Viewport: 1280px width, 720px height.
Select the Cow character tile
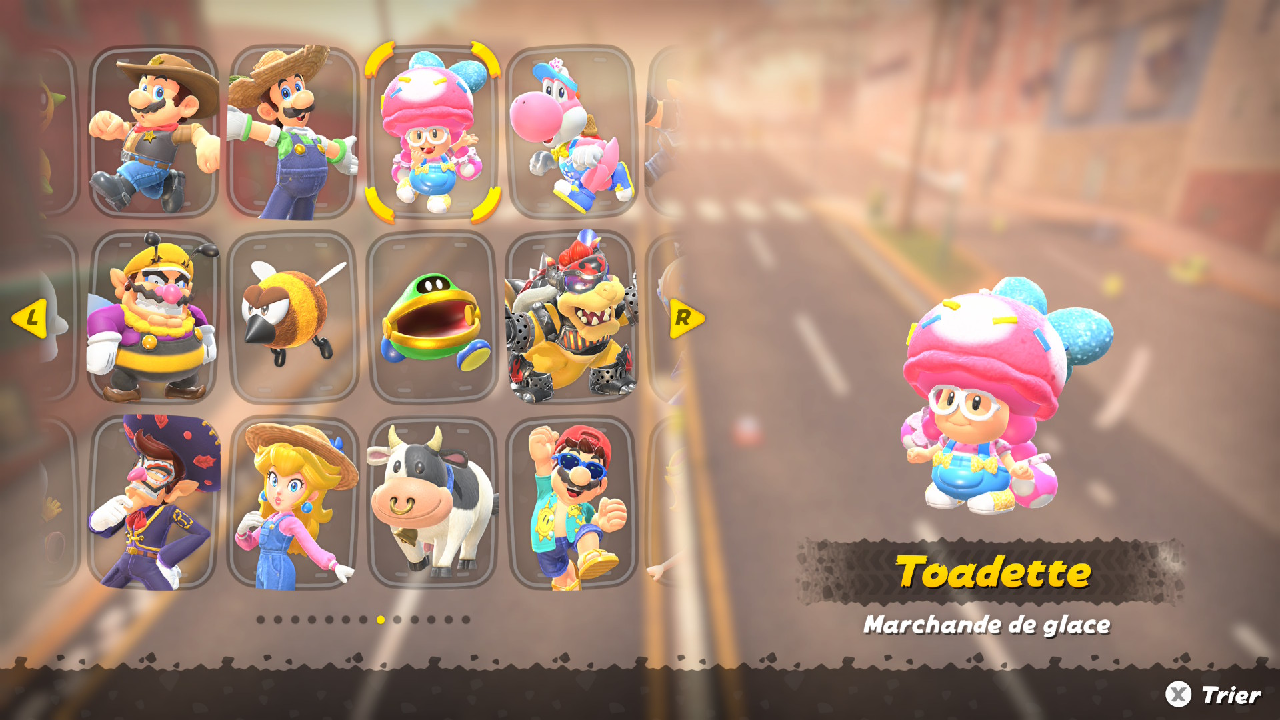(431, 503)
